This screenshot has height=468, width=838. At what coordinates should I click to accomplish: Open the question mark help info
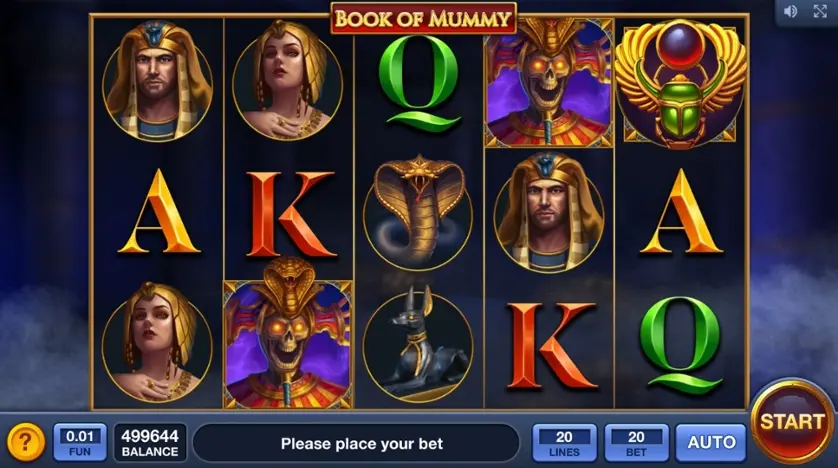26,442
